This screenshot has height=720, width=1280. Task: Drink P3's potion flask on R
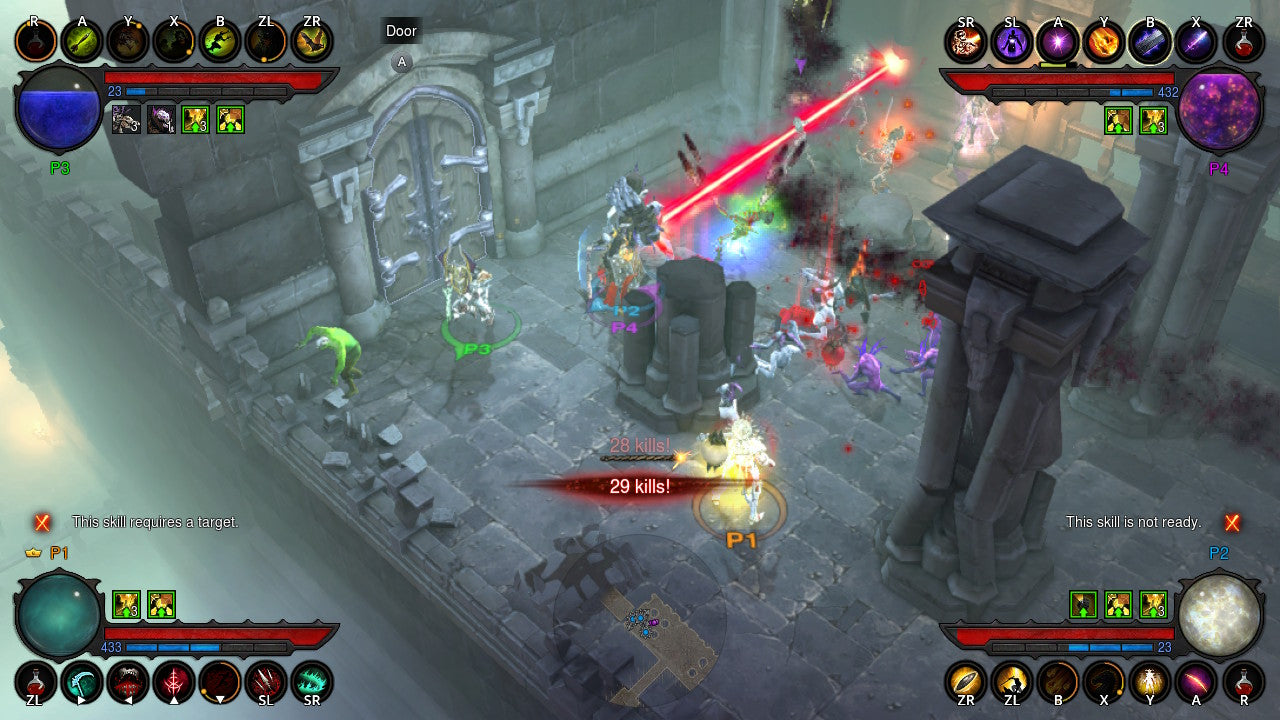[35, 41]
